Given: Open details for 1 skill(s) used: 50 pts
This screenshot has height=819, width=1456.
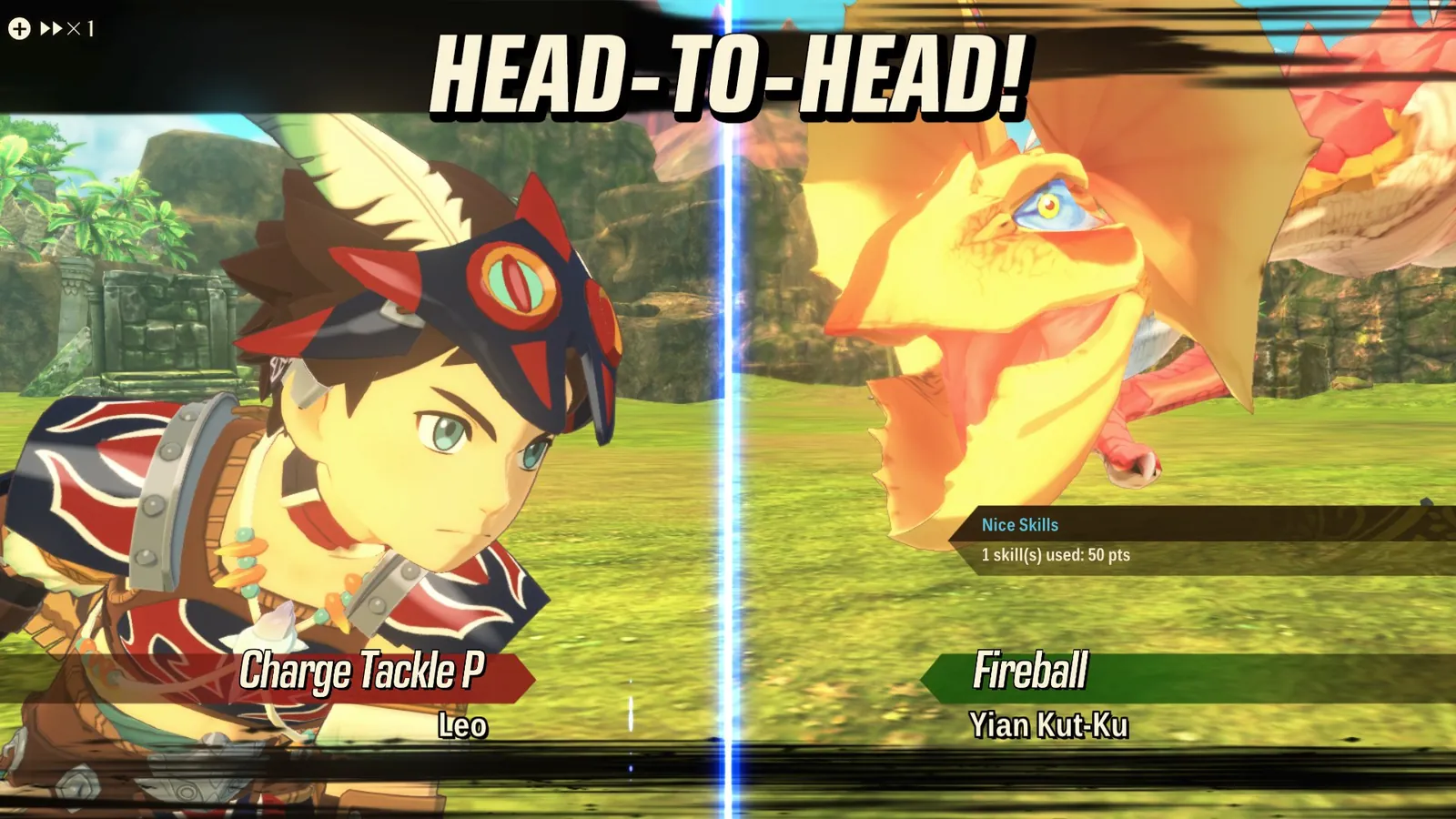Looking at the screenshot, I should point(1056,553).
